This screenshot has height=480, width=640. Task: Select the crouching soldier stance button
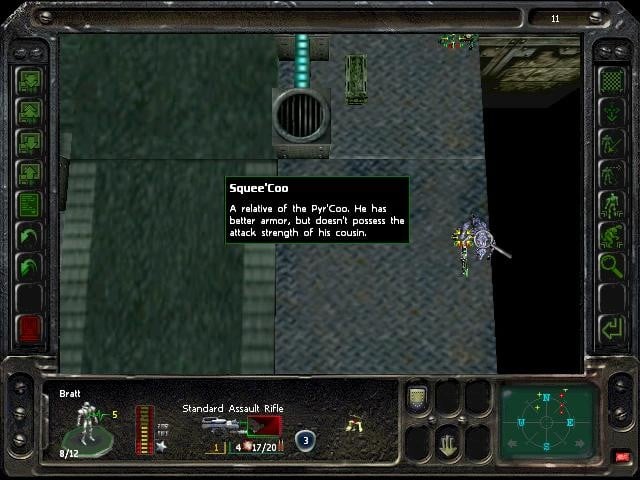click(x=611, y=236)
